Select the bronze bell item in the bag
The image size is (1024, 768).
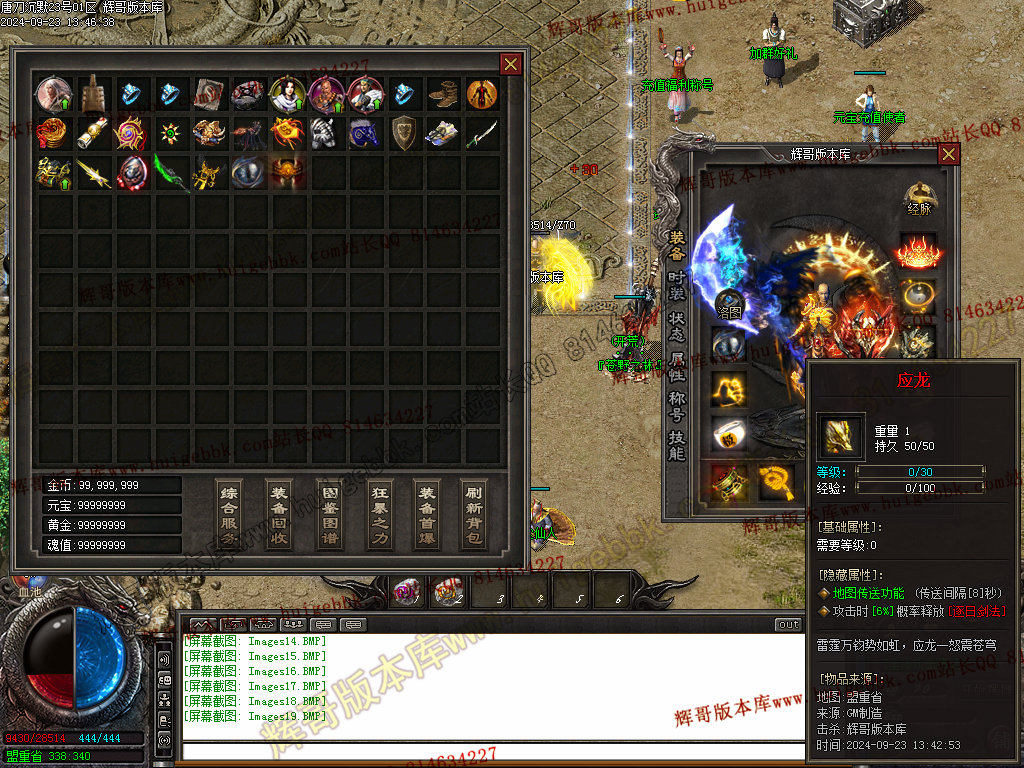[93, 95]
